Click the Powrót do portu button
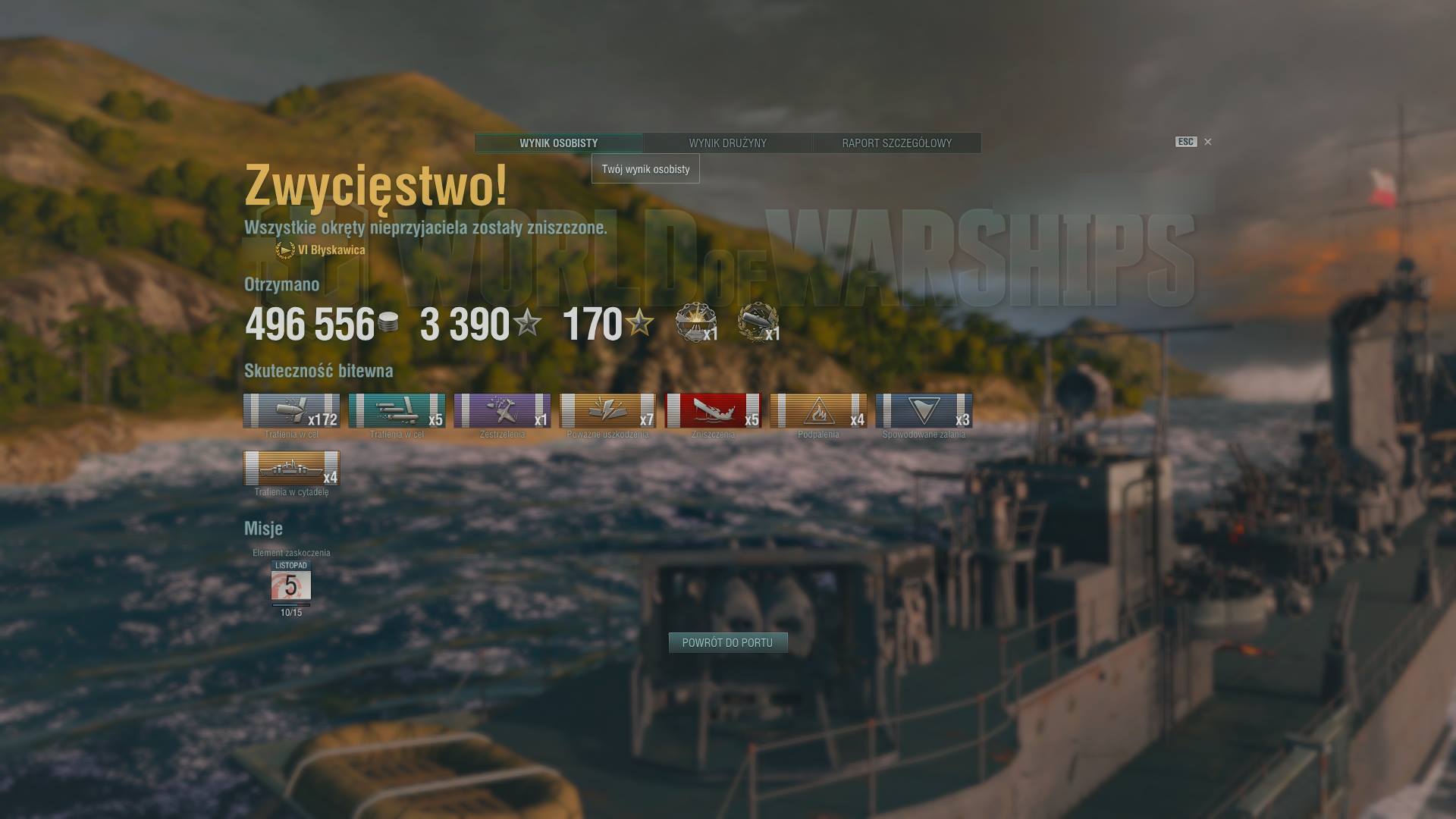This screenshot has width=1456, height=819. (x=727, y=643)
